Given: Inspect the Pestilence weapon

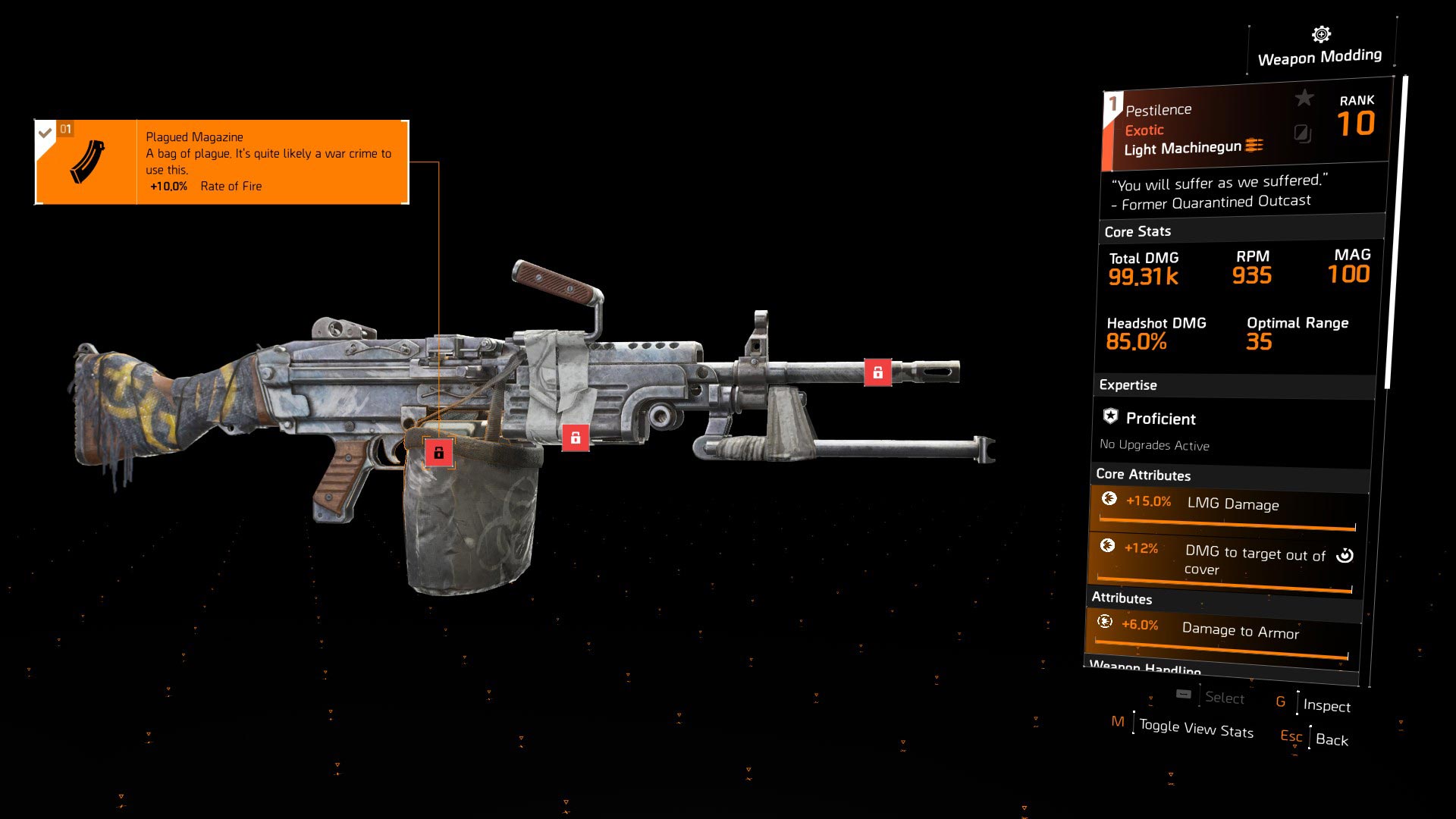Looking at the screenshot, I should click(x=1326, y=705).
